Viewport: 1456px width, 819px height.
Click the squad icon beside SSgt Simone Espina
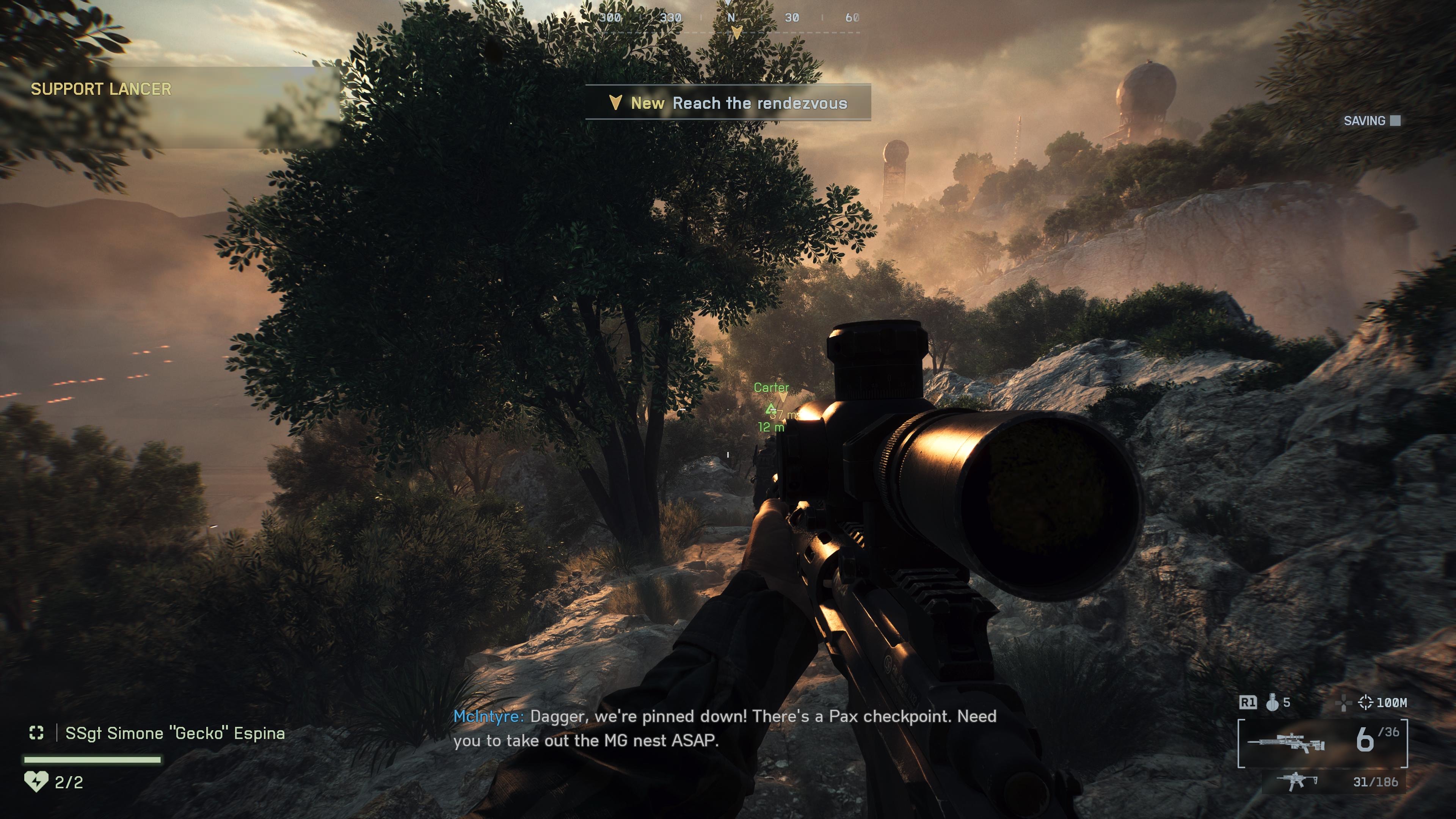[x=37, y=733]
